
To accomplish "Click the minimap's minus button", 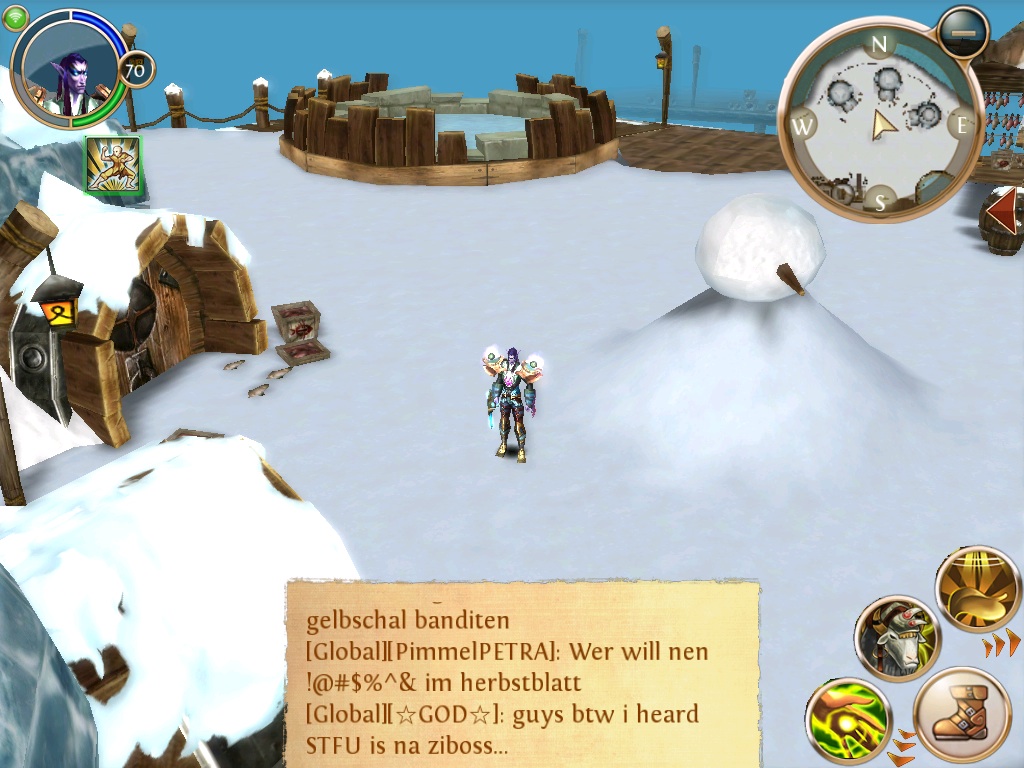I will click(x=963, y=32).
